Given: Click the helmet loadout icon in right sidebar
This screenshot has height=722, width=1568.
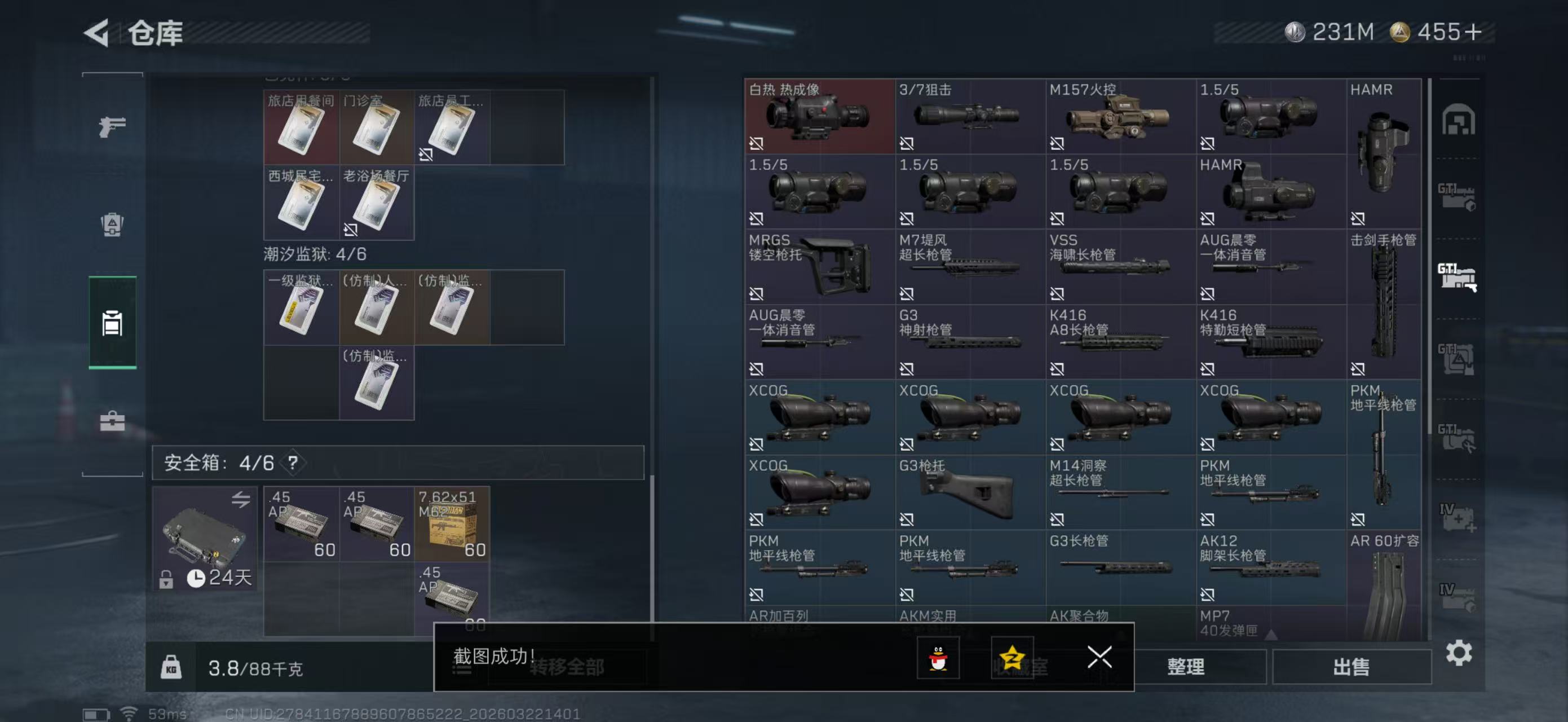Looking at the screenshot, I should [x=1460, y=121].
